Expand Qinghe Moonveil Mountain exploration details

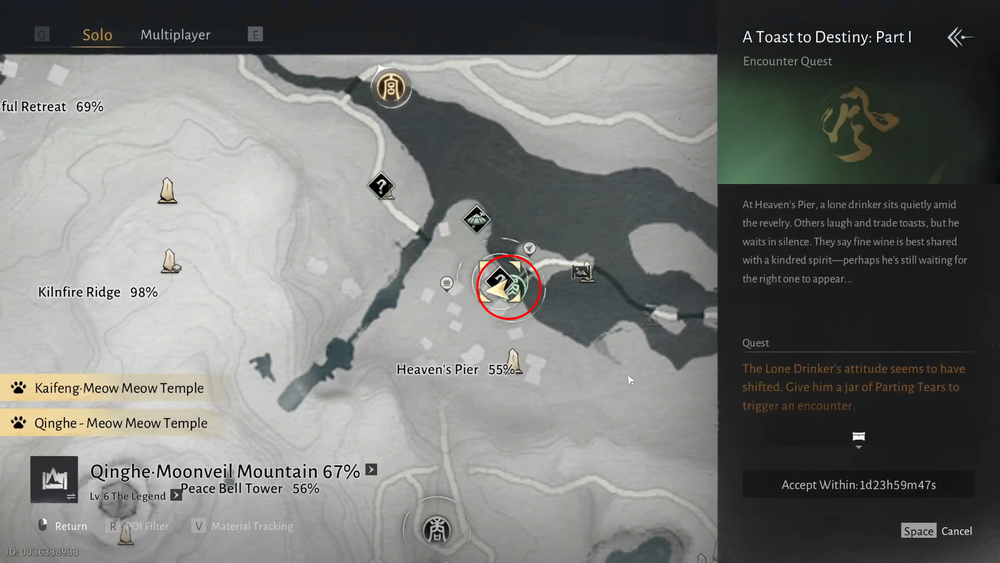point(371,469)
